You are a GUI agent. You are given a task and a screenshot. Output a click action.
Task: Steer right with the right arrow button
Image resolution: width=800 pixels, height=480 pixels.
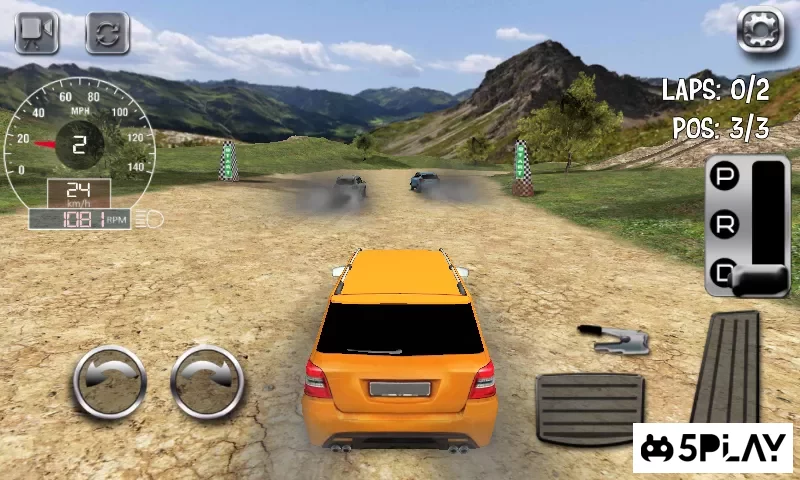pos(207,381)
